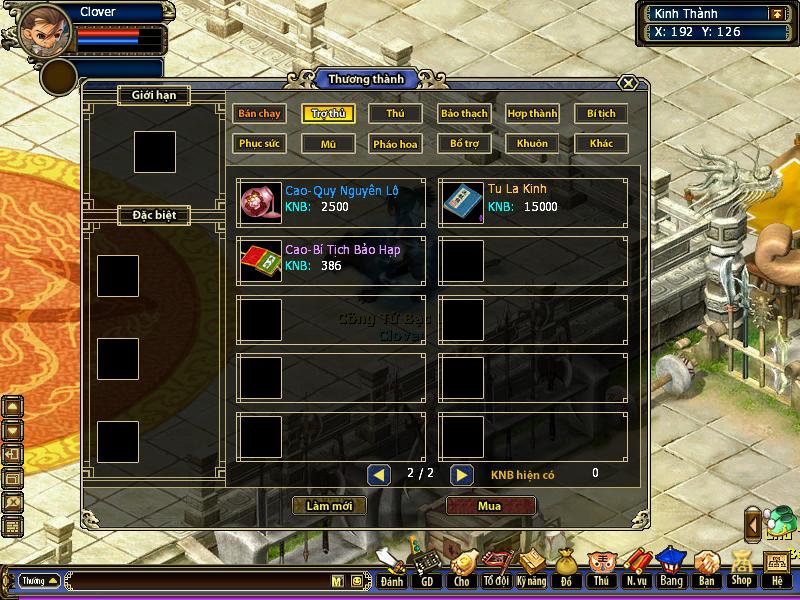This screenshot has height=600, width=800.
Task: Switch to the Bán chạy category
Action: pyautogui.click(x=260, y=114)
